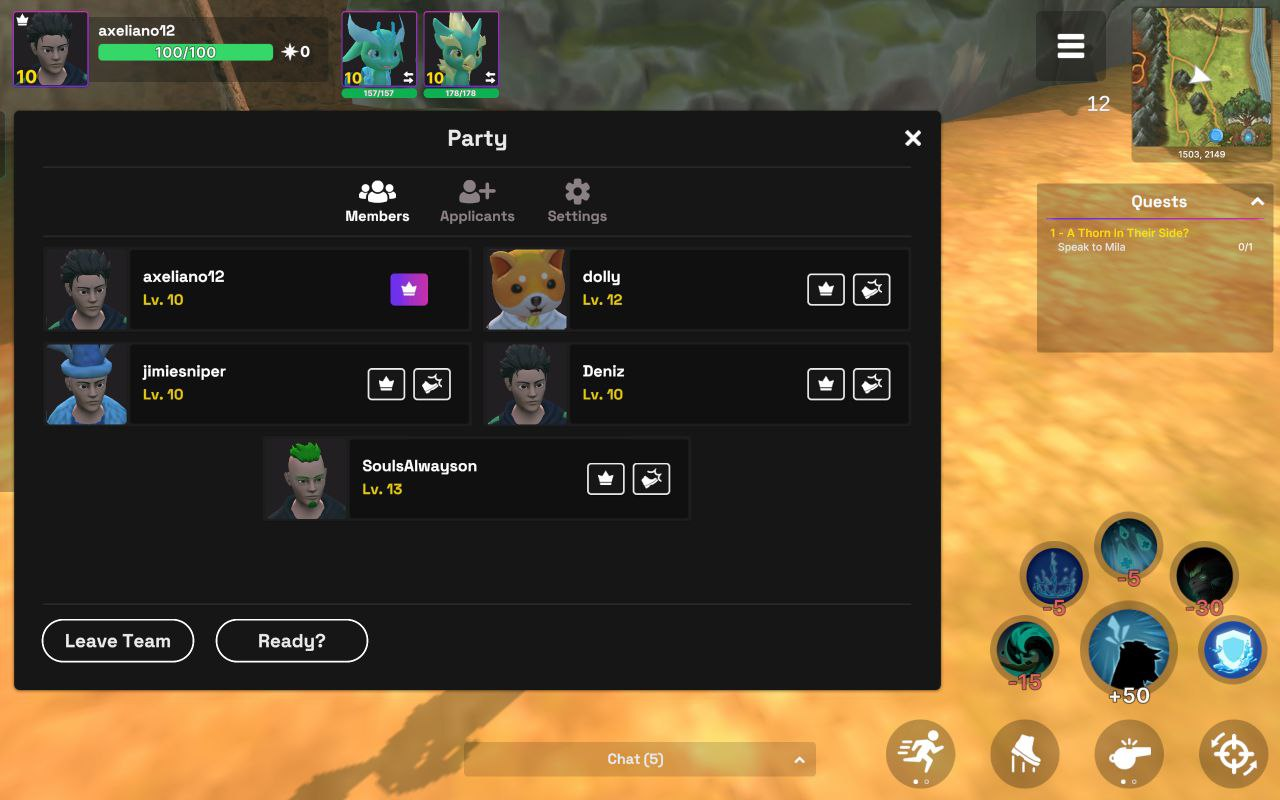Select the Members tab
Viewport: 1280px width, 800px height.
tap(377, 201)
